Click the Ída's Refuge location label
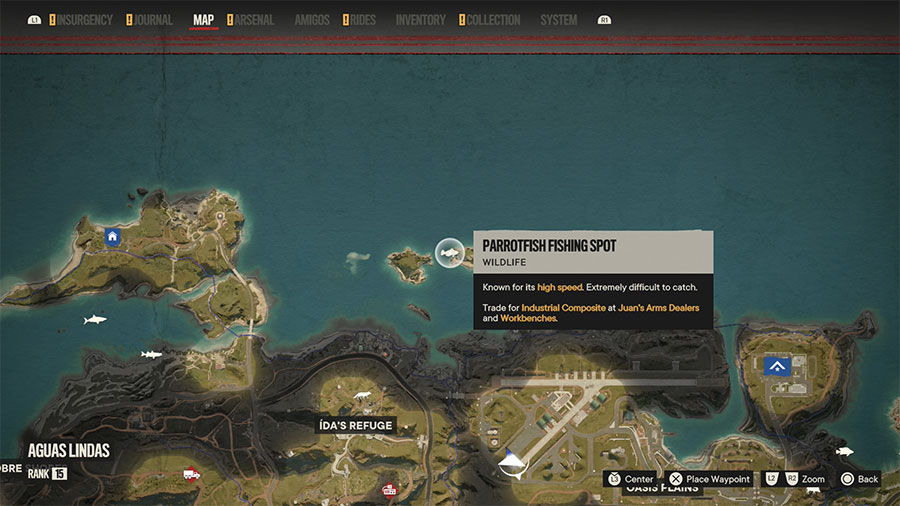This screenshot has width=900, height=506. (x=356, y=425)
